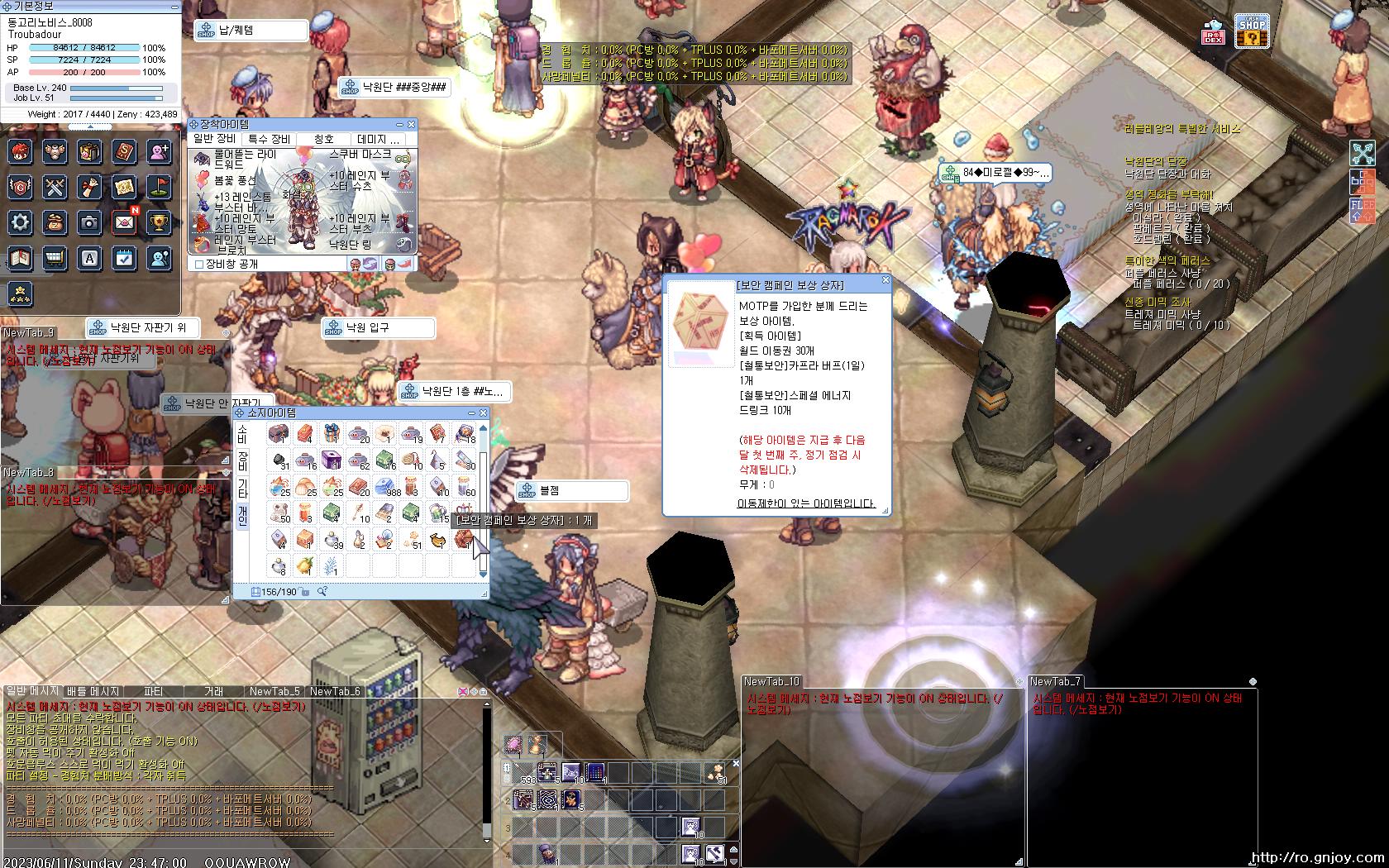1389x868 pixels.
Task: Switch to the 파티 chat tab
Action: (x=153, y=691)
